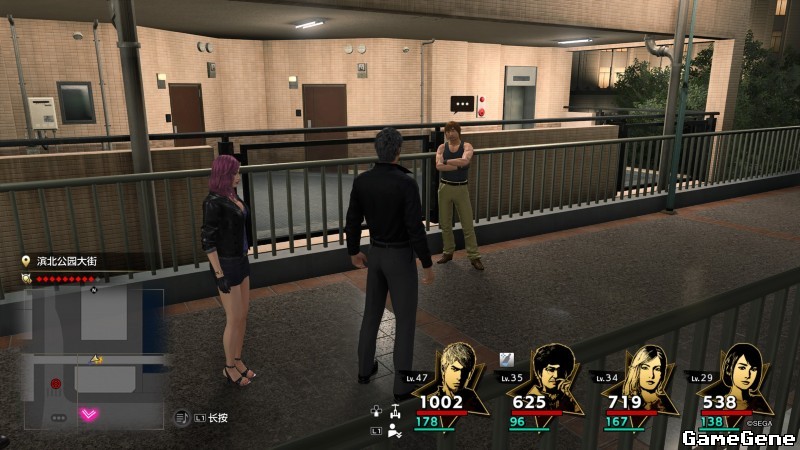Click the player arrow on the minimap
This screenshot has height=450, width=800.
(x=97, y=357)
